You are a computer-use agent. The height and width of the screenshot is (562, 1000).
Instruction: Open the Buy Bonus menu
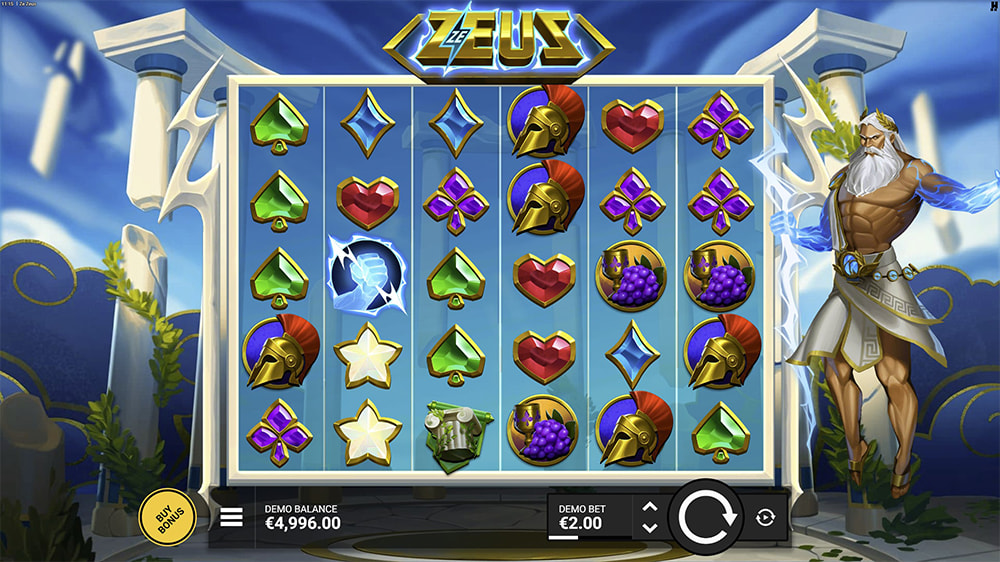167,517
